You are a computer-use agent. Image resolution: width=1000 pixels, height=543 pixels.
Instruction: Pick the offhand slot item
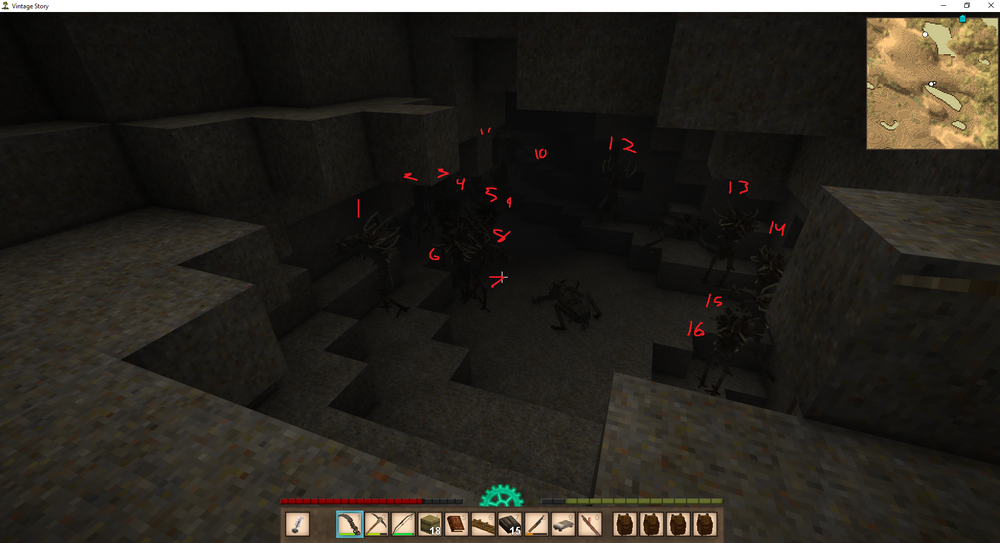[297, 524]
